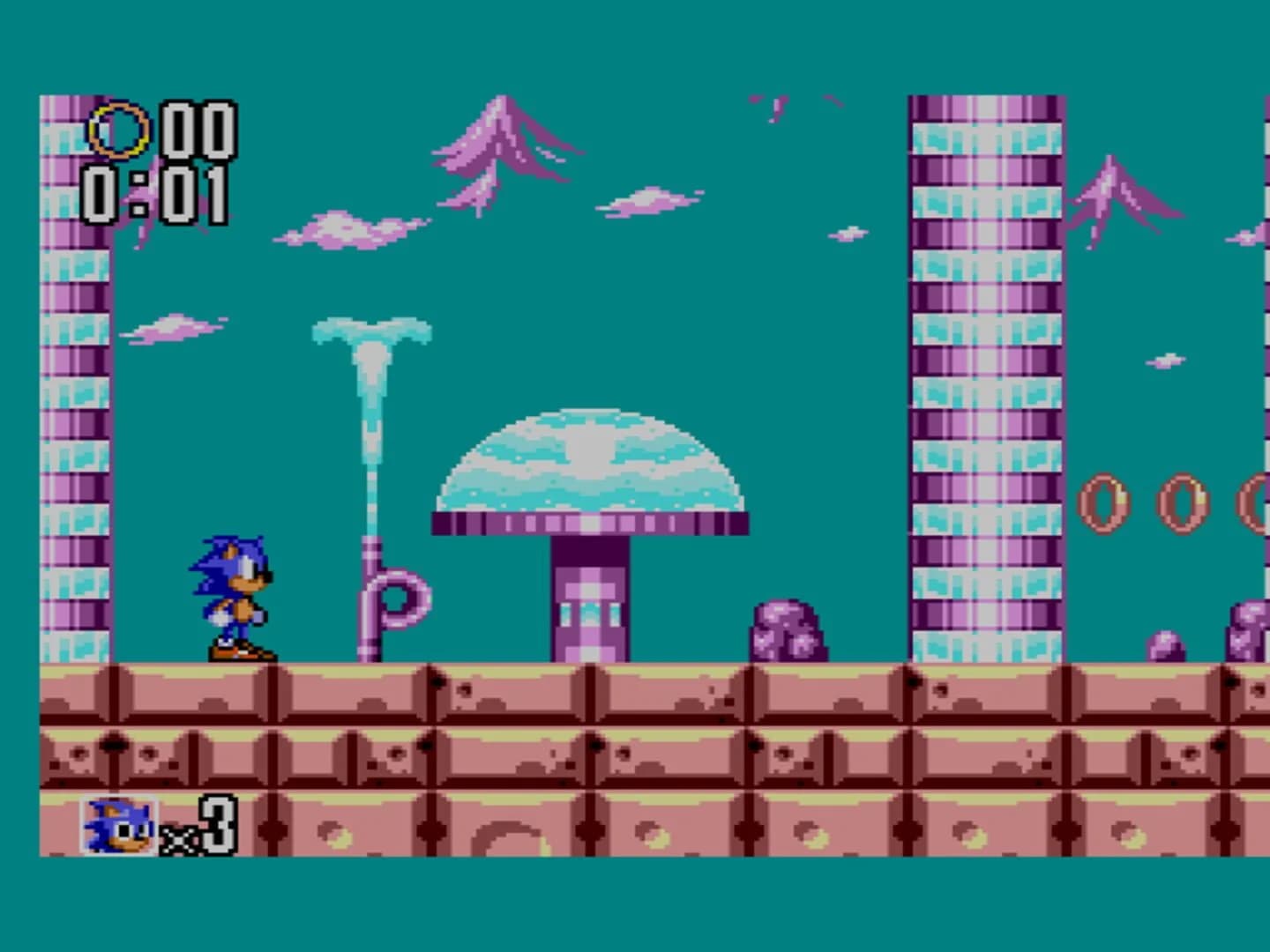Click the first floating ring on right

click(1105, 502)
